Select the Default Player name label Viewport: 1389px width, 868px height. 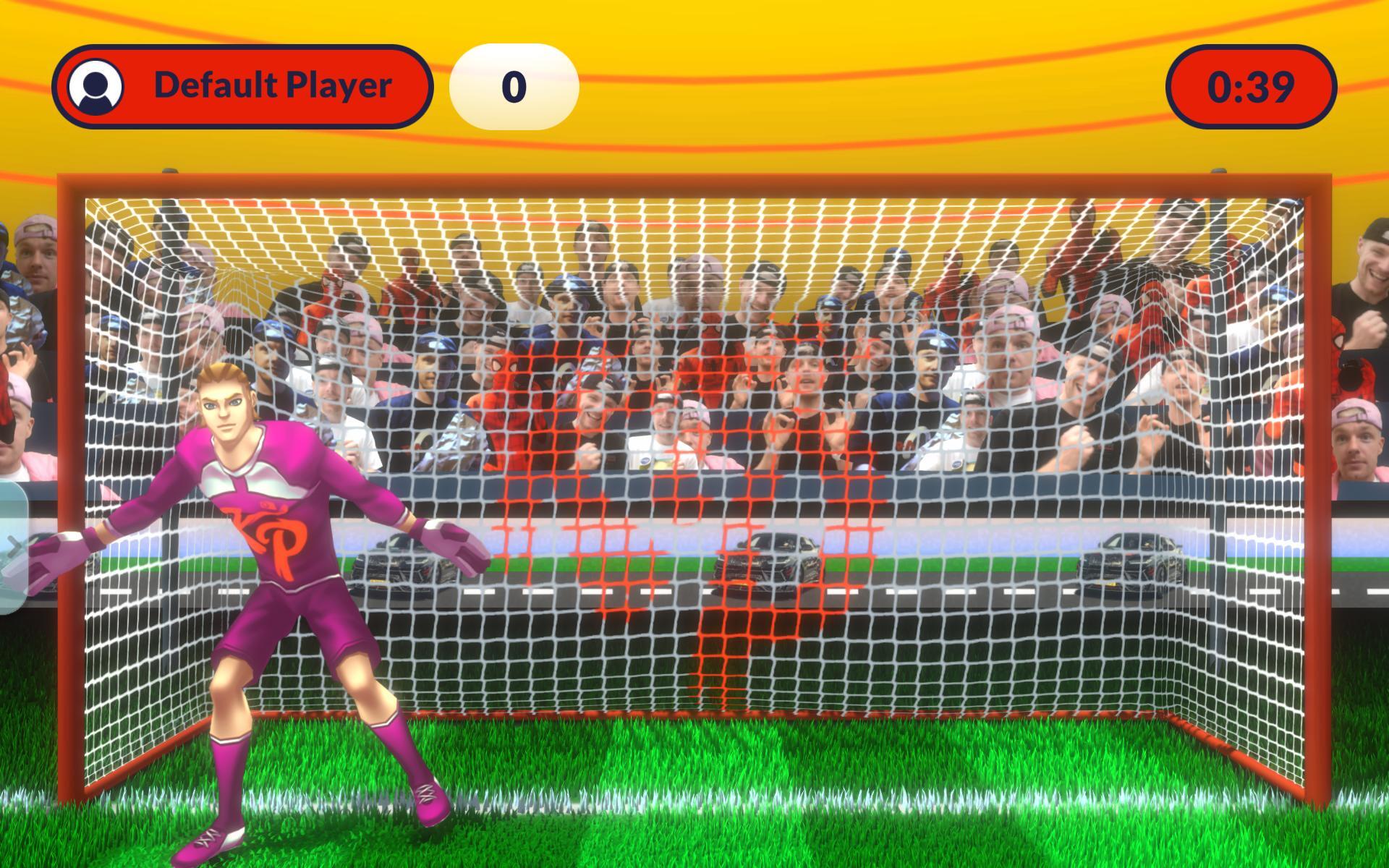click(273, 85)
